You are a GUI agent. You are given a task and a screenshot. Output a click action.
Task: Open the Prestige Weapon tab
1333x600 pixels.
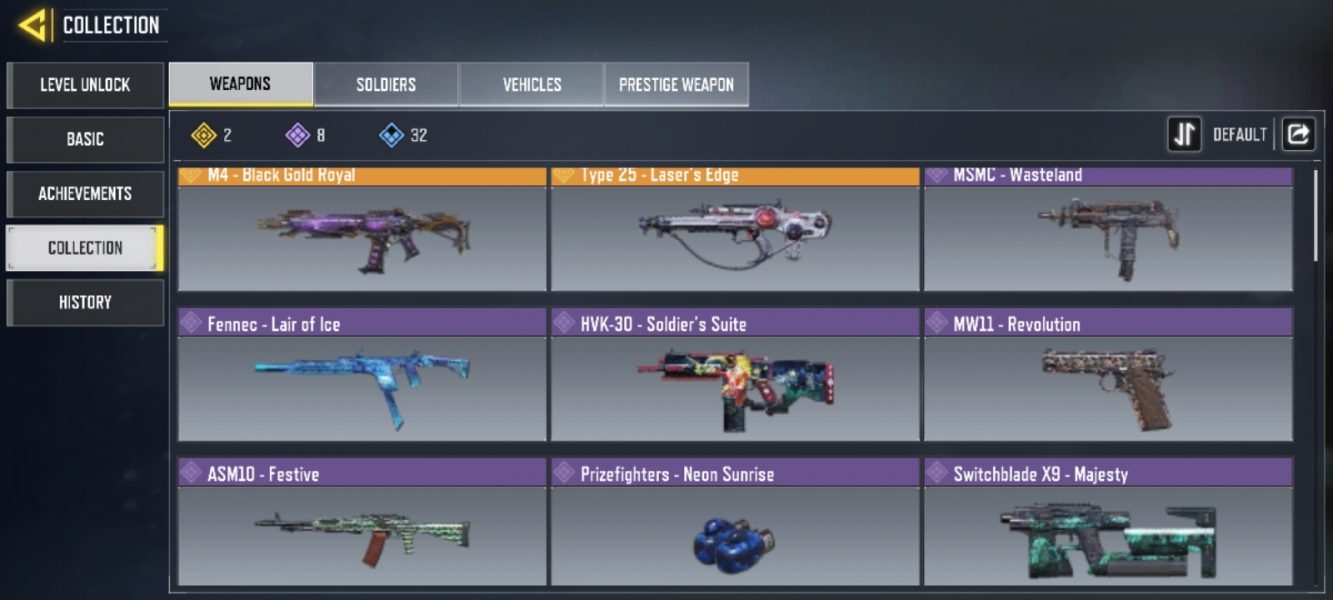(676, 84)
